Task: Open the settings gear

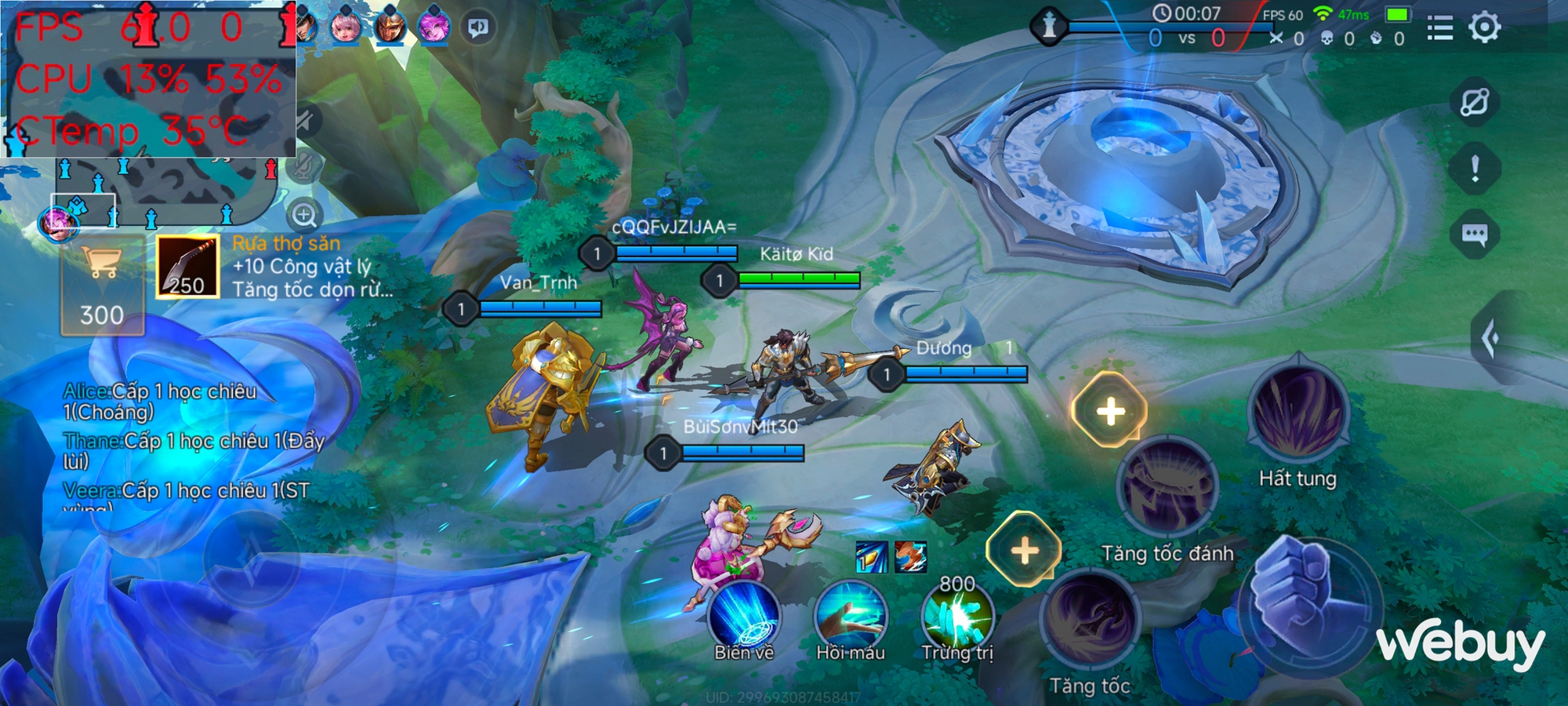Action: coord(1484,28)
